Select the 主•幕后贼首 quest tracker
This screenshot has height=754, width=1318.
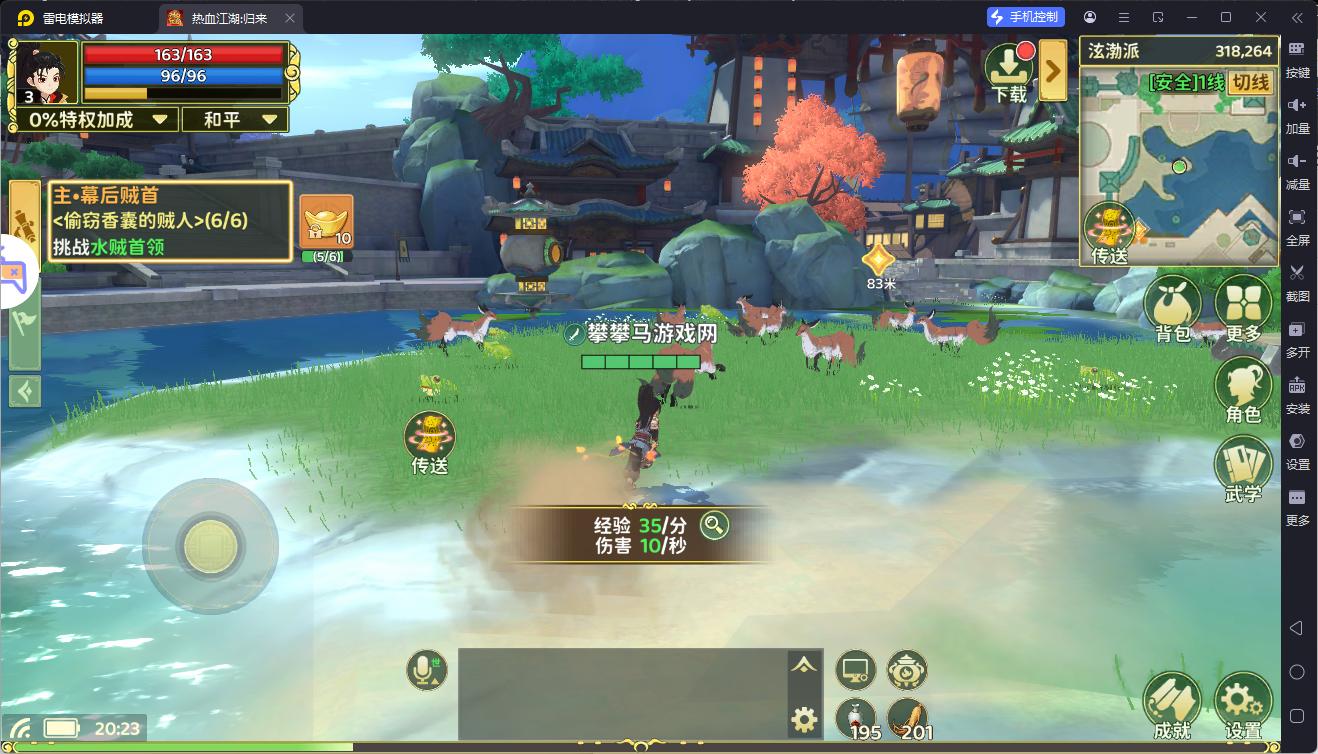170,220
